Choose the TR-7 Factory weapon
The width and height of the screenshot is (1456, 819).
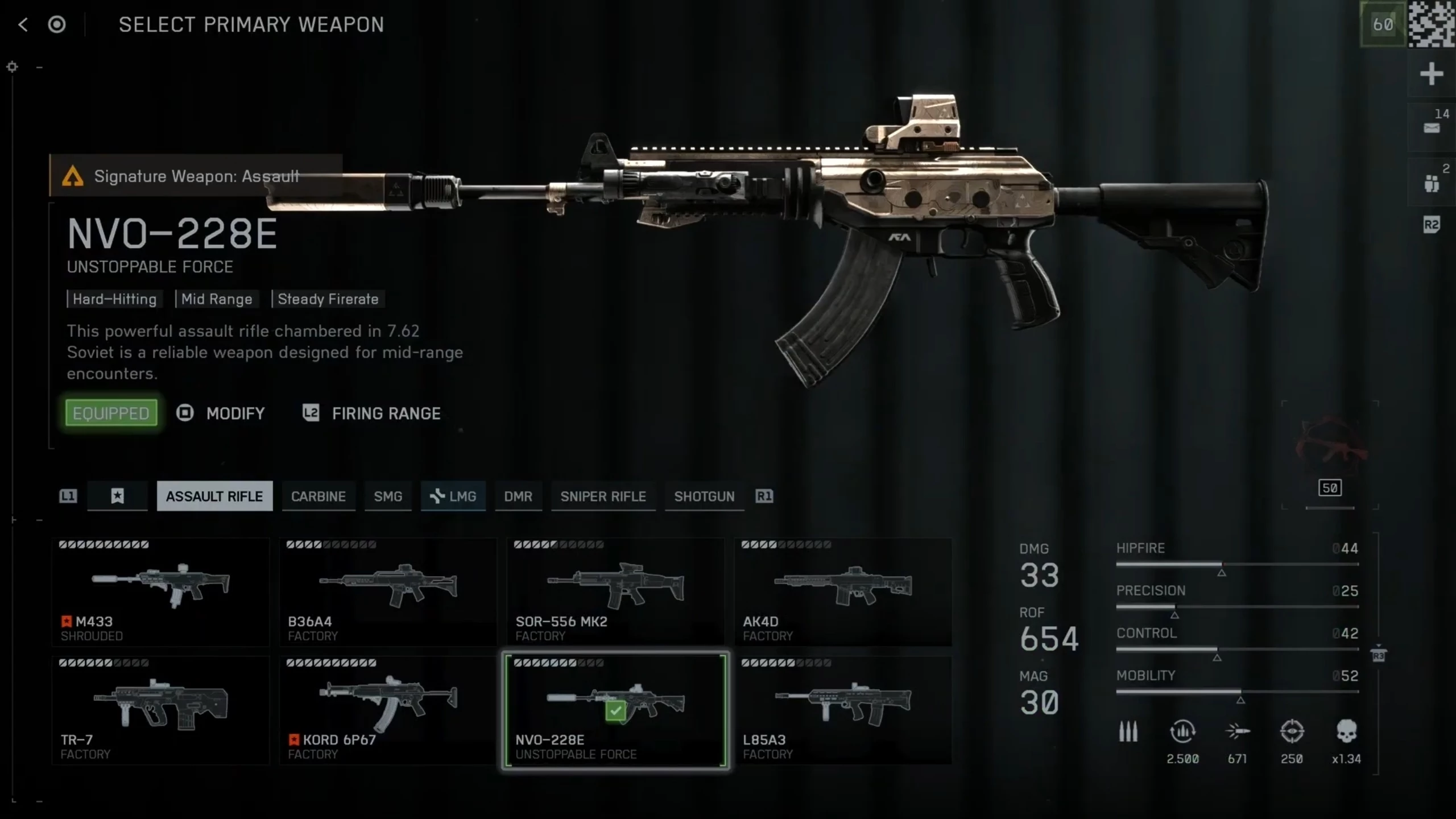click(x=160, y=710)
